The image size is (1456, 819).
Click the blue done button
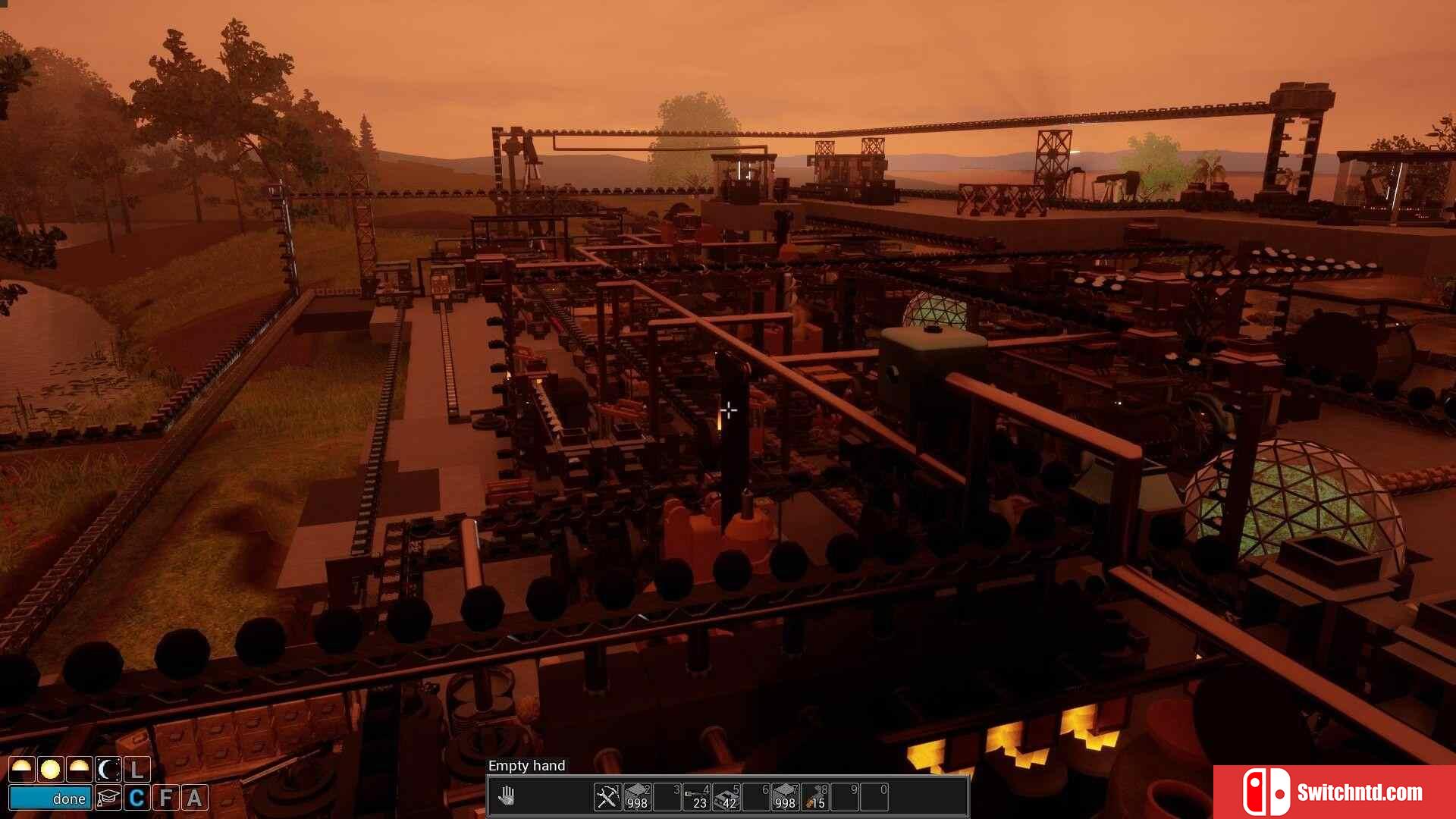50,798
